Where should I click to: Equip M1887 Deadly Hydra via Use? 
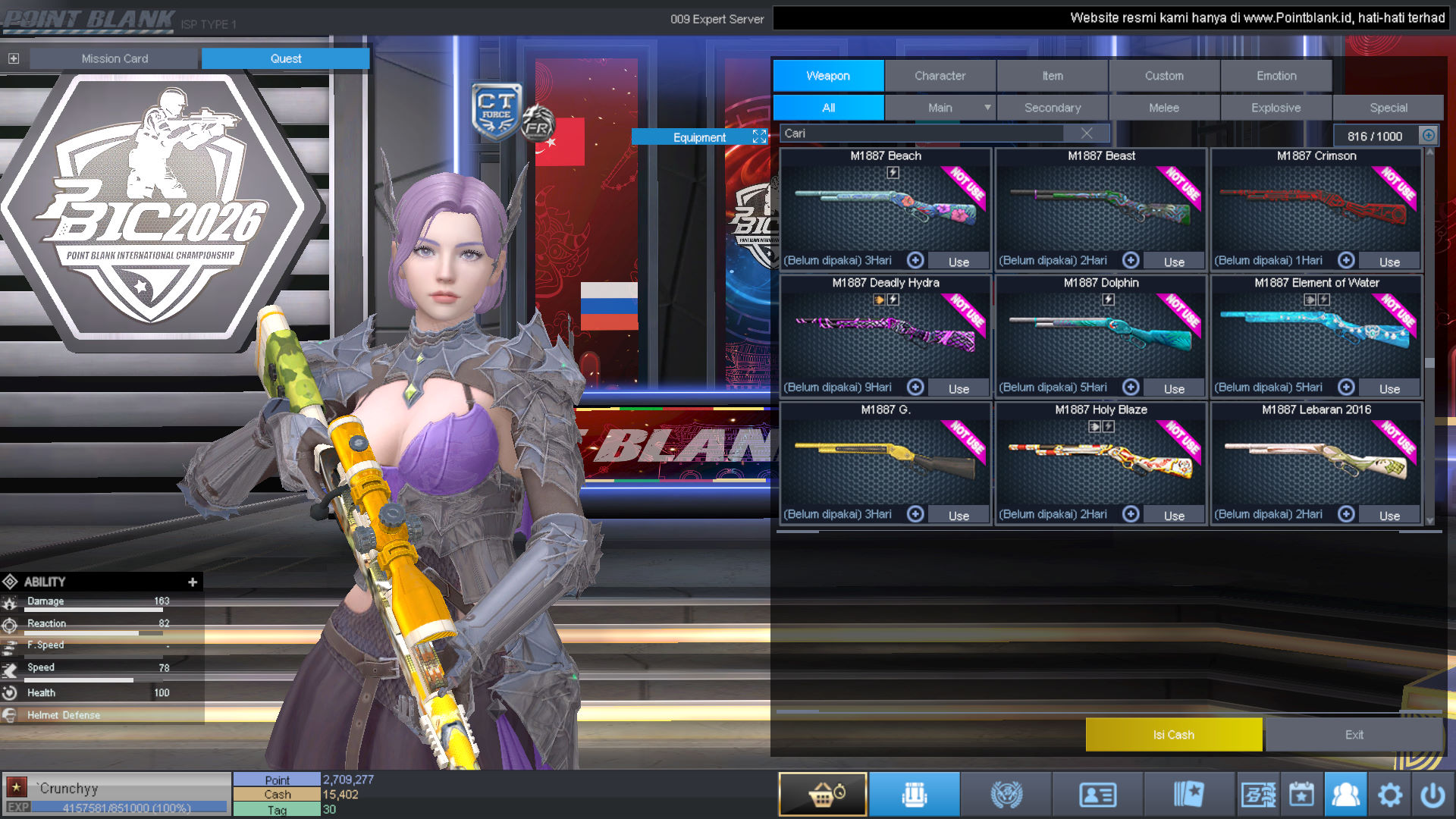click(x=959, y=388)
